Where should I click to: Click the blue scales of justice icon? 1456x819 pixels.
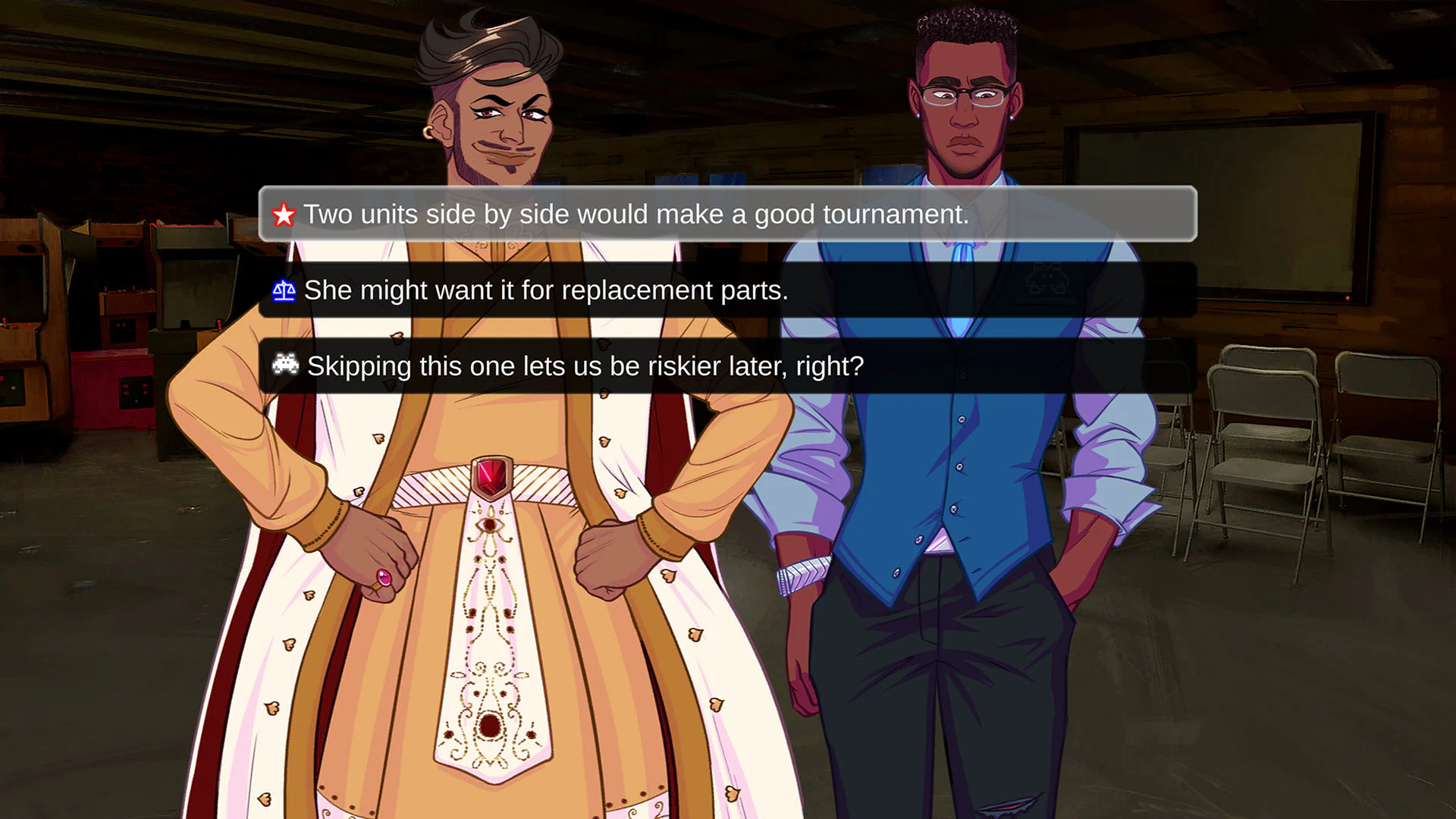click(283, 290)
